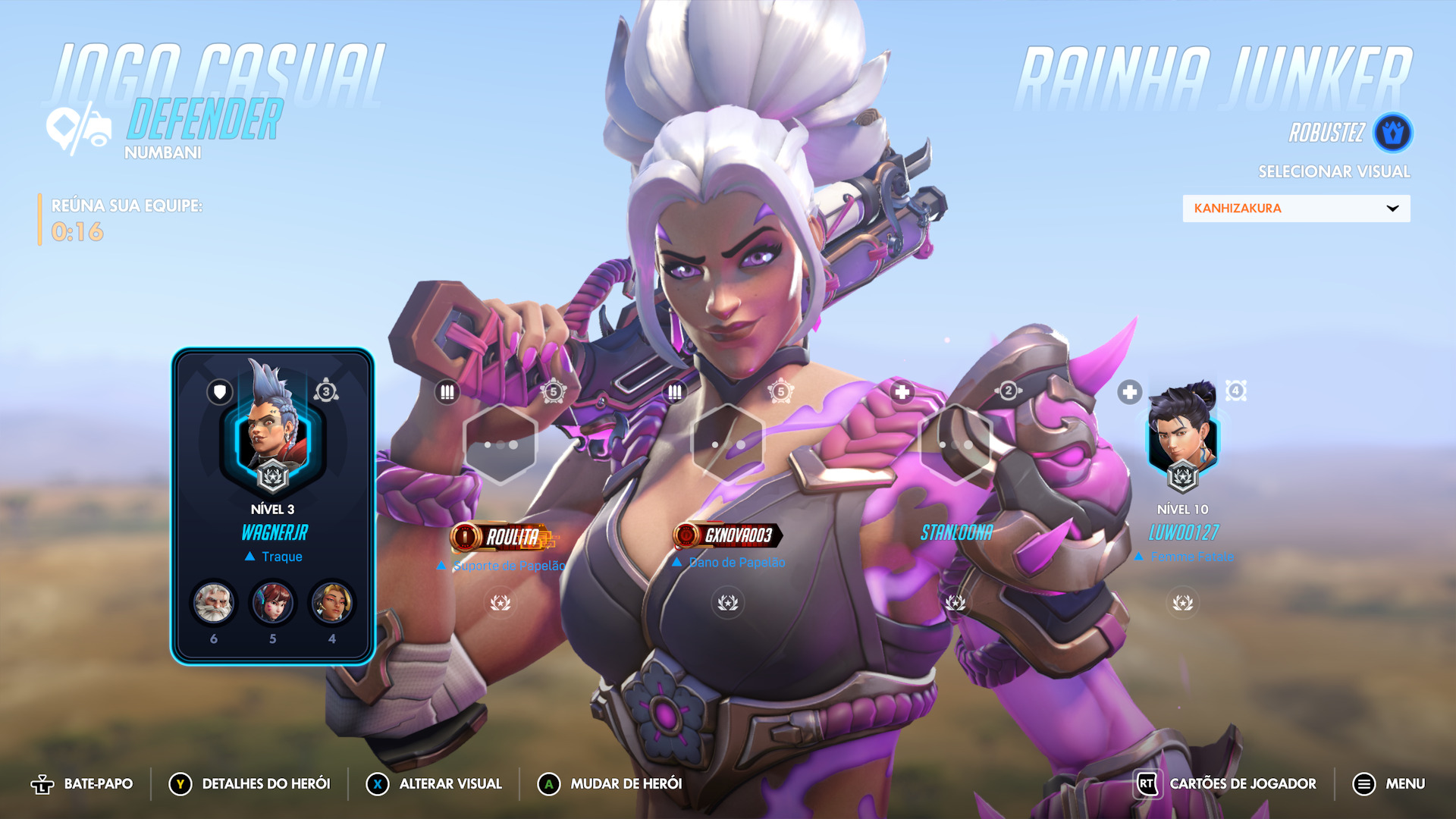The width and height of the screenshot is (1456, 819).
Task: Open the KANHIZAKURA skin dropdown
Action: point(1296,209)
